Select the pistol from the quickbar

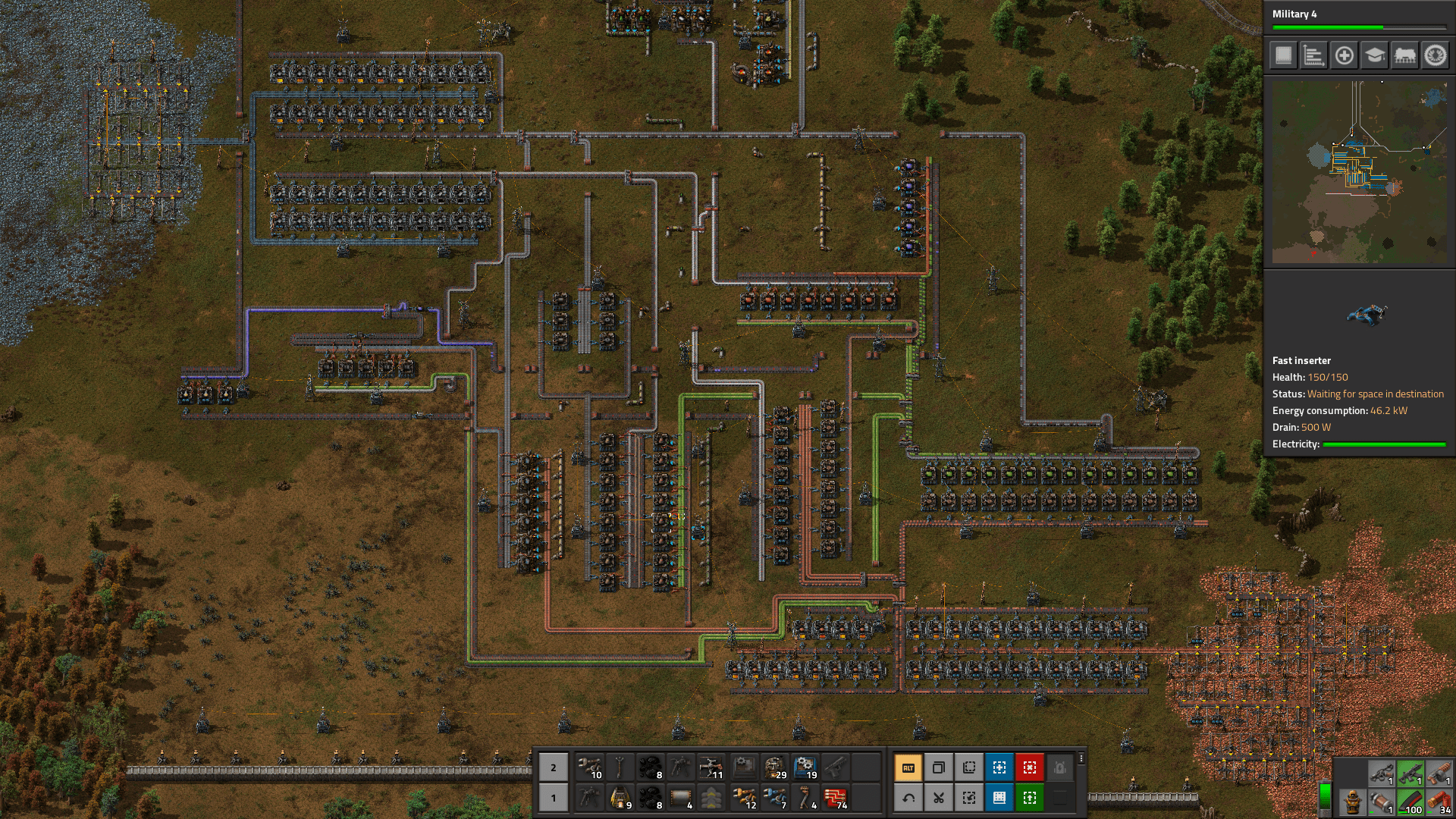click(834, 767)
